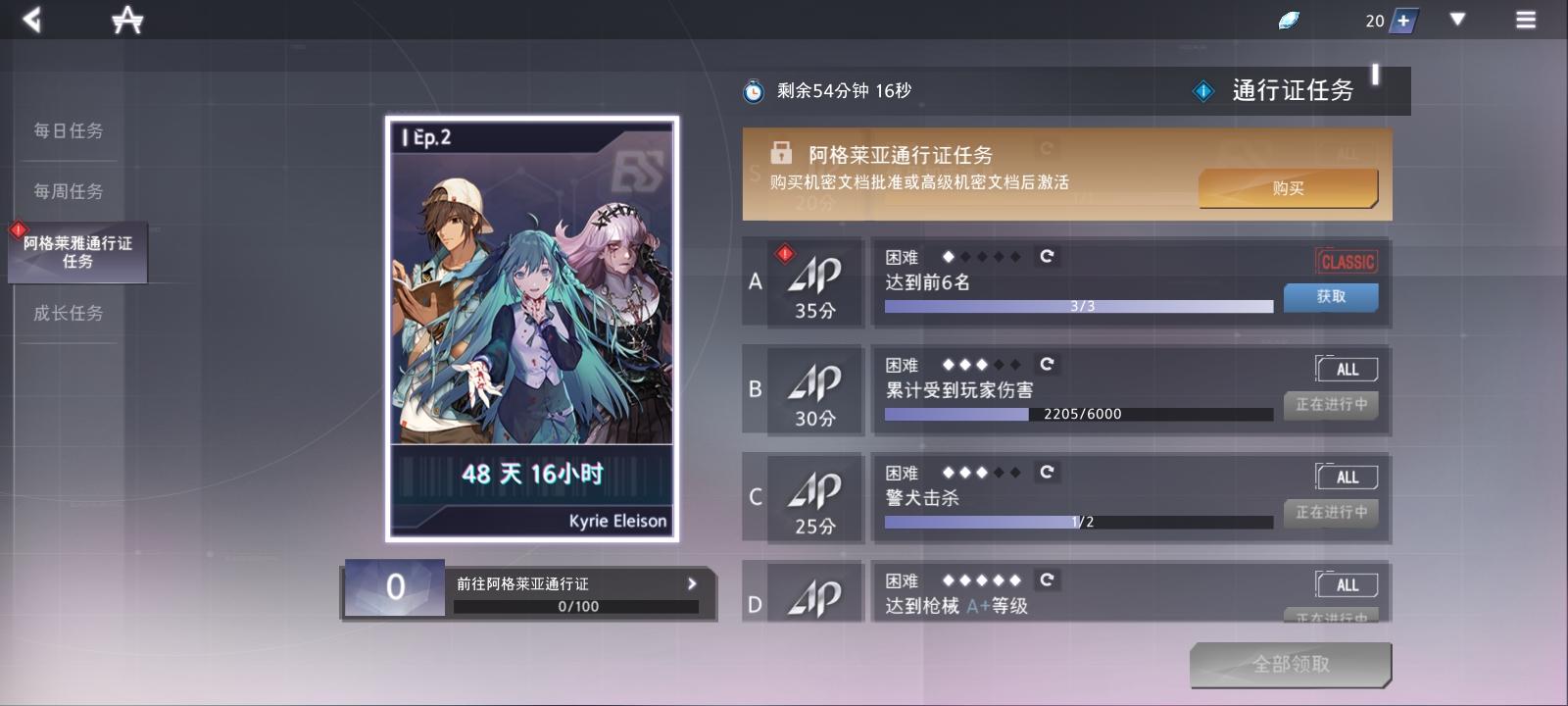Click the lock icon on the 阿格莱亚通行证任务 banner
Viewport: 1568px width, 706px height.
click(780, 154)
